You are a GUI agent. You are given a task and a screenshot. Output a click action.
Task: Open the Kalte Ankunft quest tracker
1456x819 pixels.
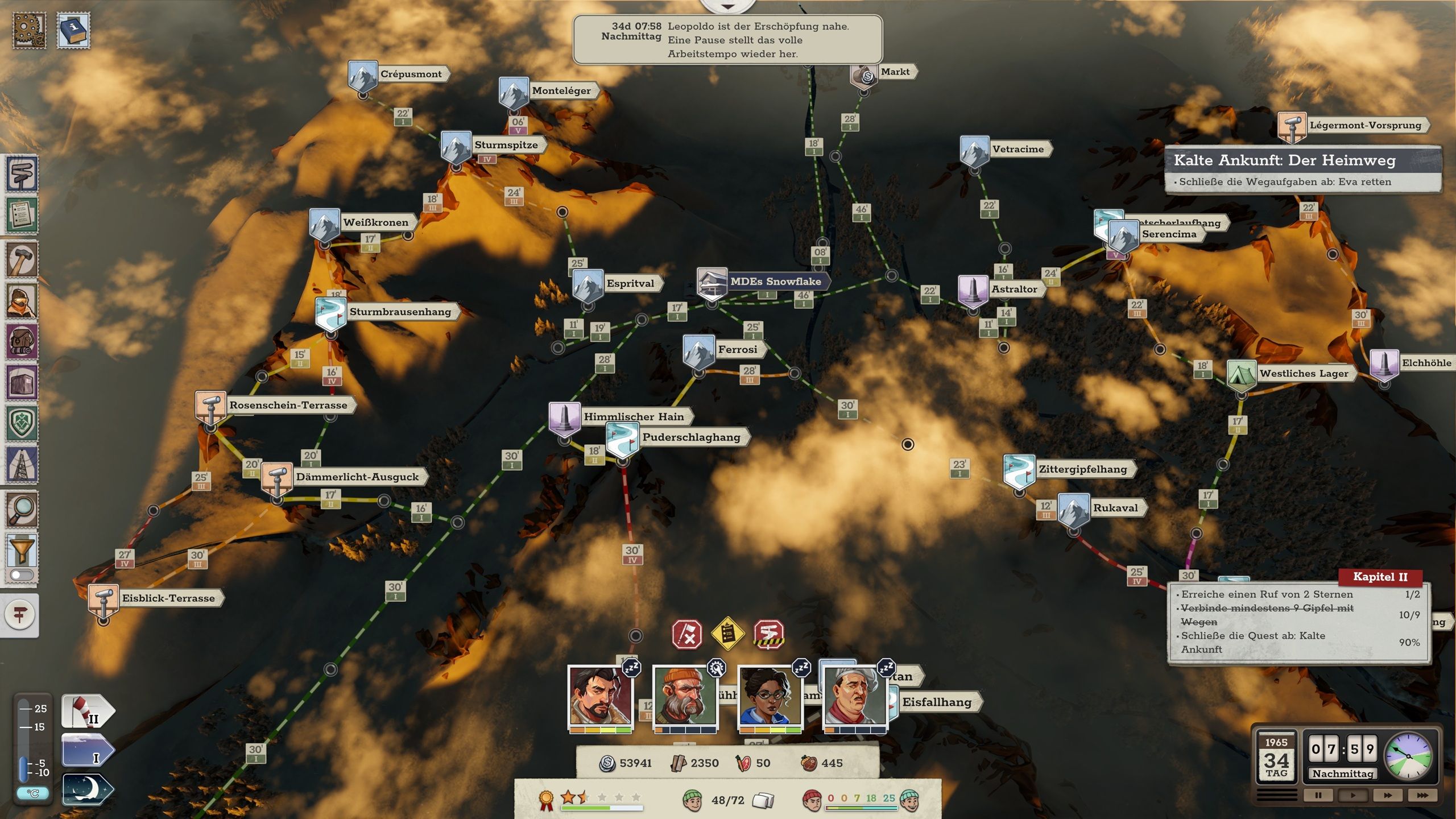pyautogui.click(x=1302, y=169)
